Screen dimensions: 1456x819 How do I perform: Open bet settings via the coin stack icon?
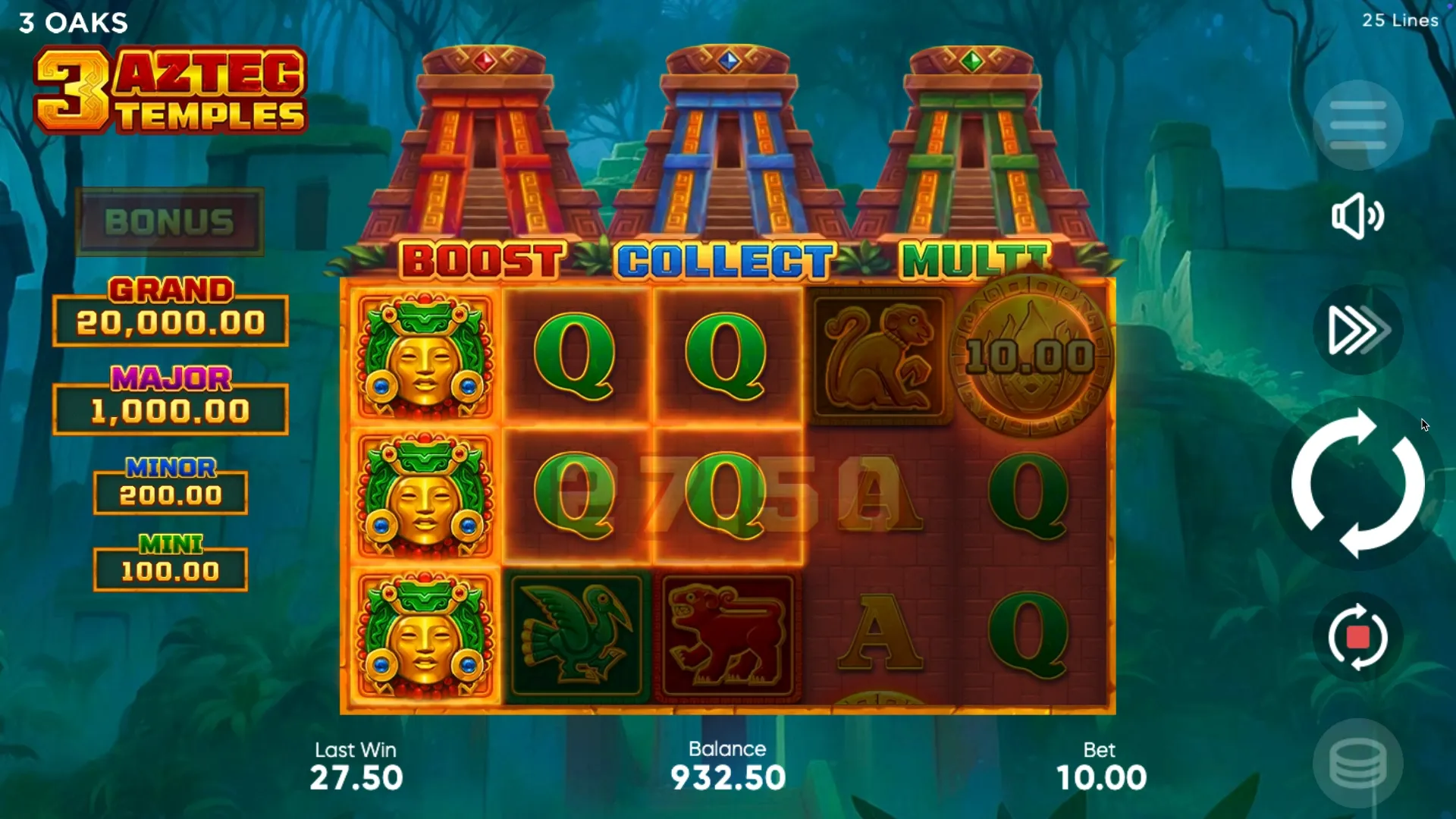[x=1357, y=764]
